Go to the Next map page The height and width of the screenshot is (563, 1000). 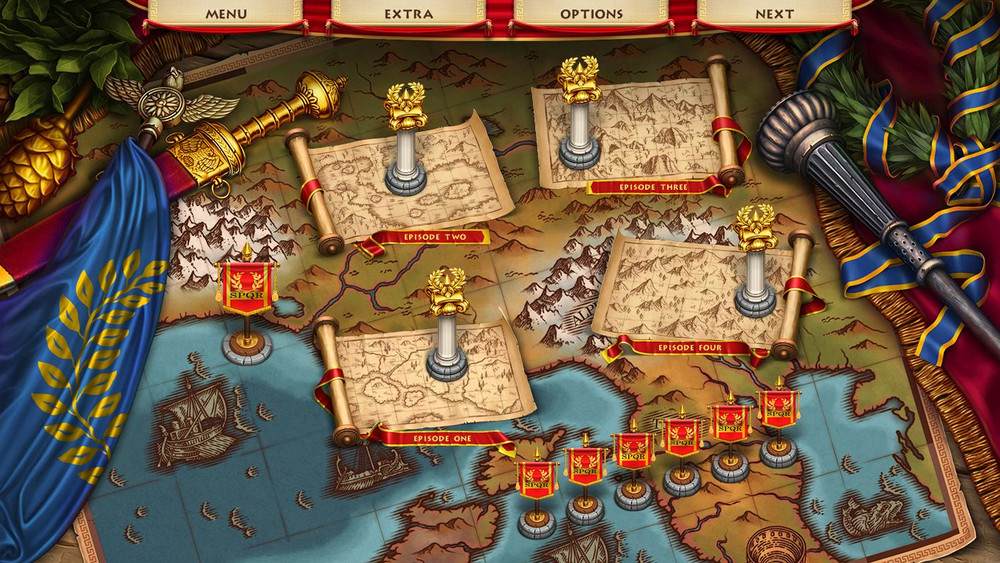[x=774, y=14]
